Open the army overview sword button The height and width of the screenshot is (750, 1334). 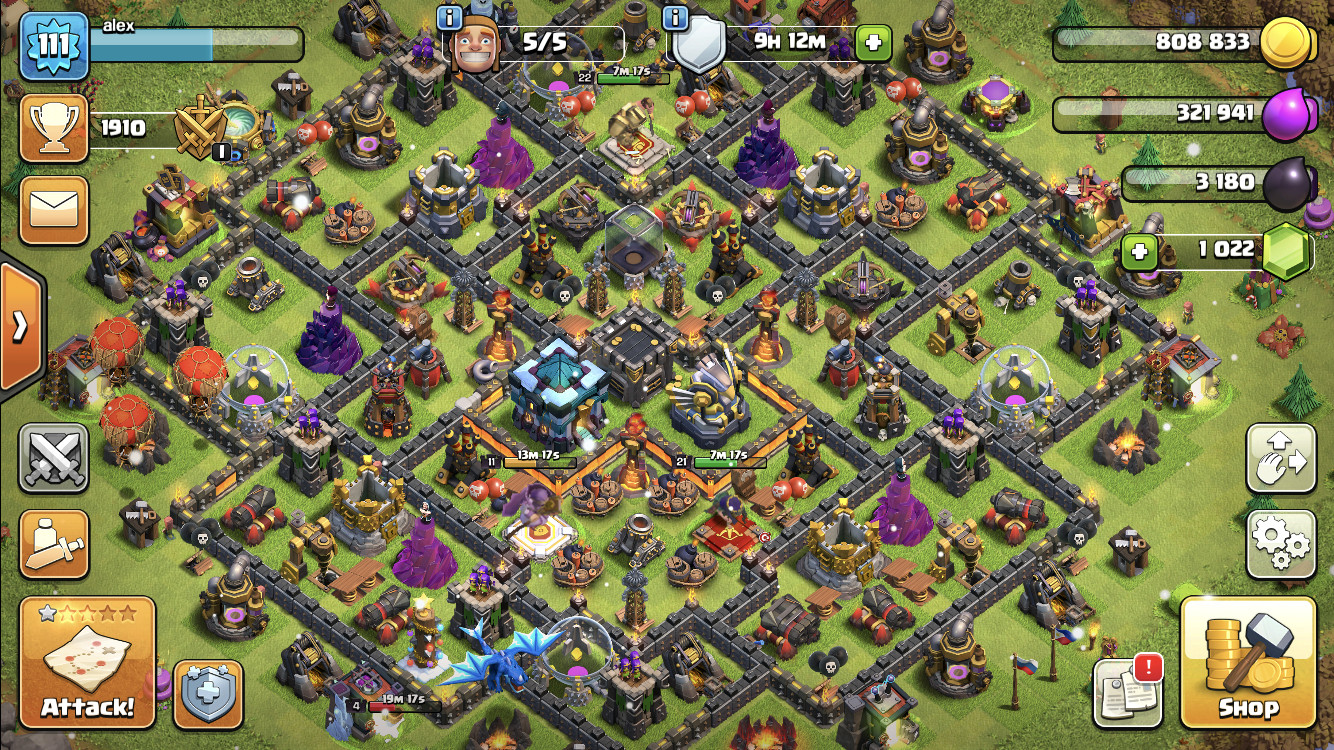tap(54, 545)
